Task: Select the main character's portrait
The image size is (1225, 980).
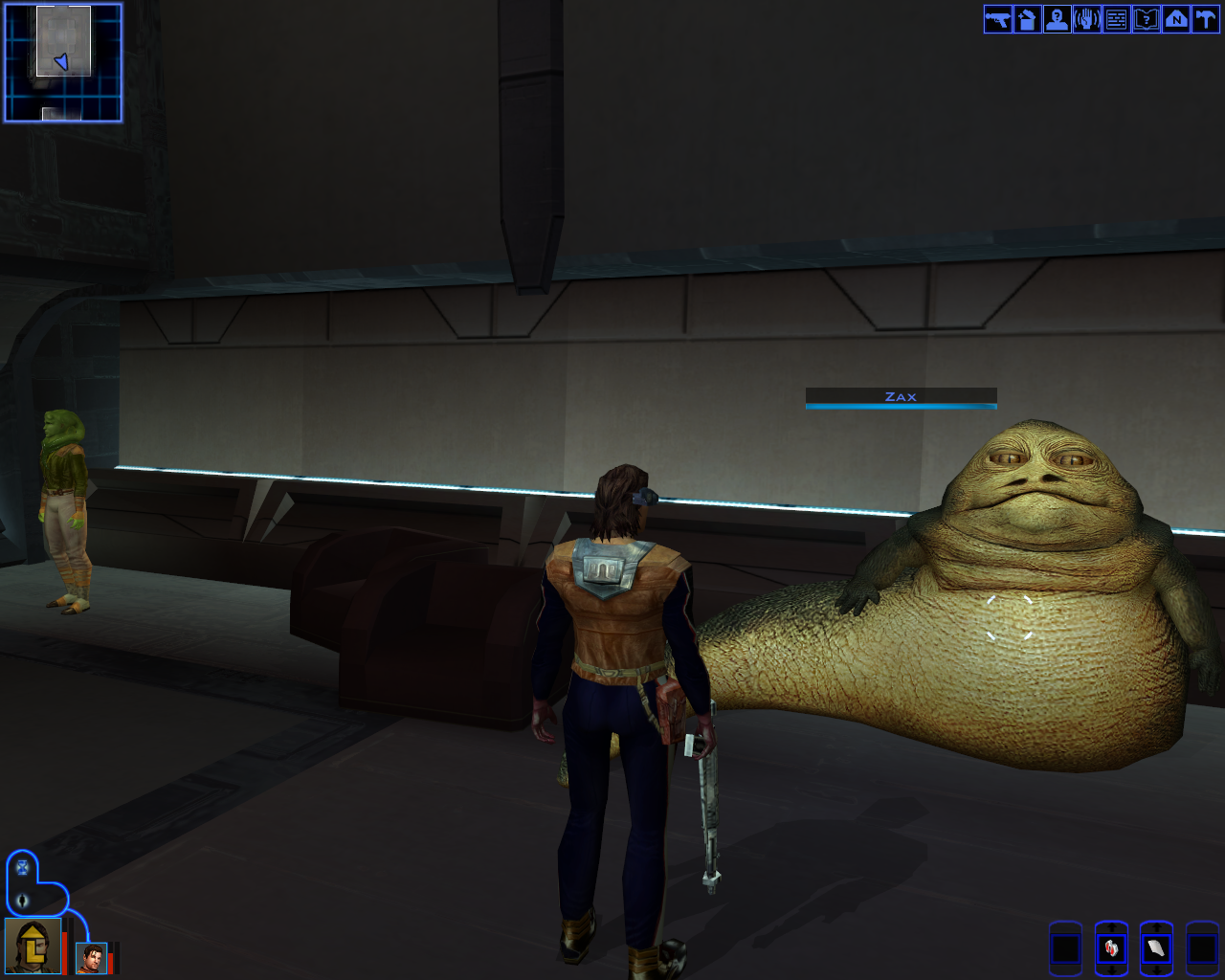Action: click(33, 947)
